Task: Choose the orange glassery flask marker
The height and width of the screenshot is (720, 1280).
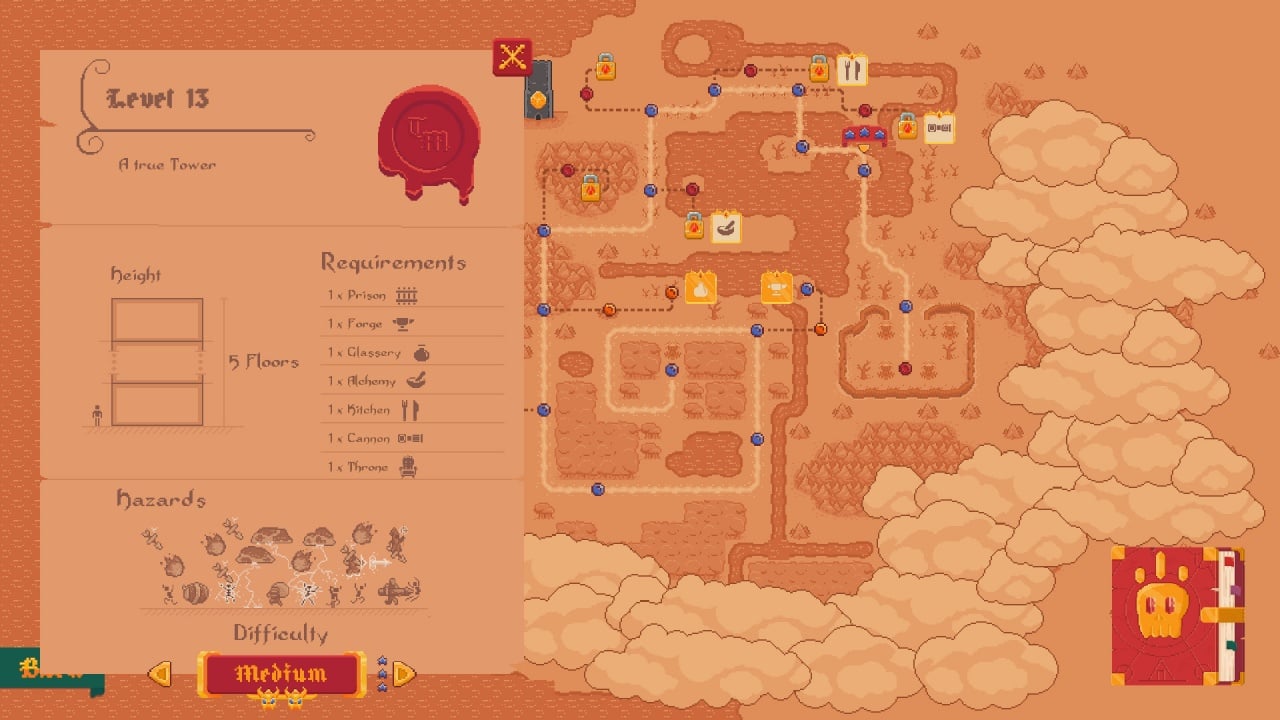Action: click(x=701, y=287)
